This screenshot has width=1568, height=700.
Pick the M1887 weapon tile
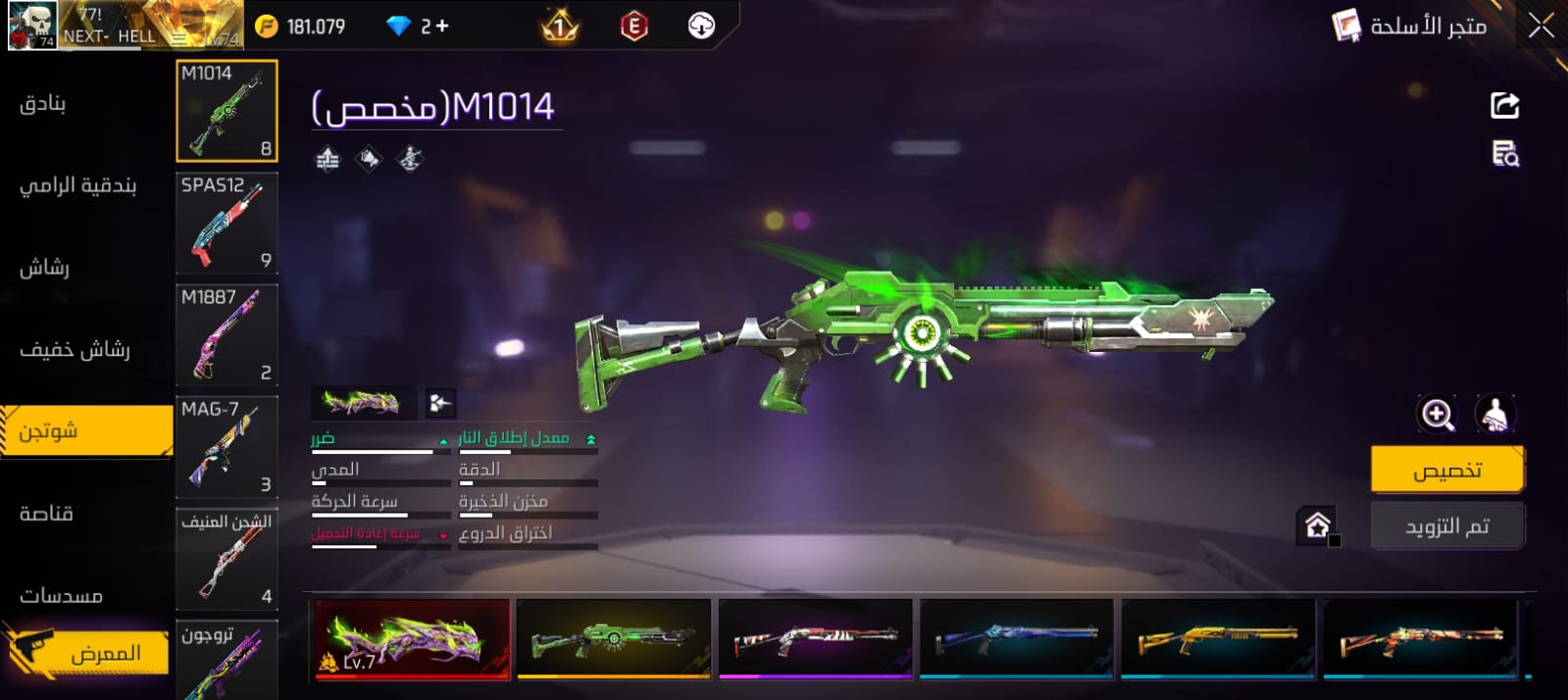coord(227,335)
